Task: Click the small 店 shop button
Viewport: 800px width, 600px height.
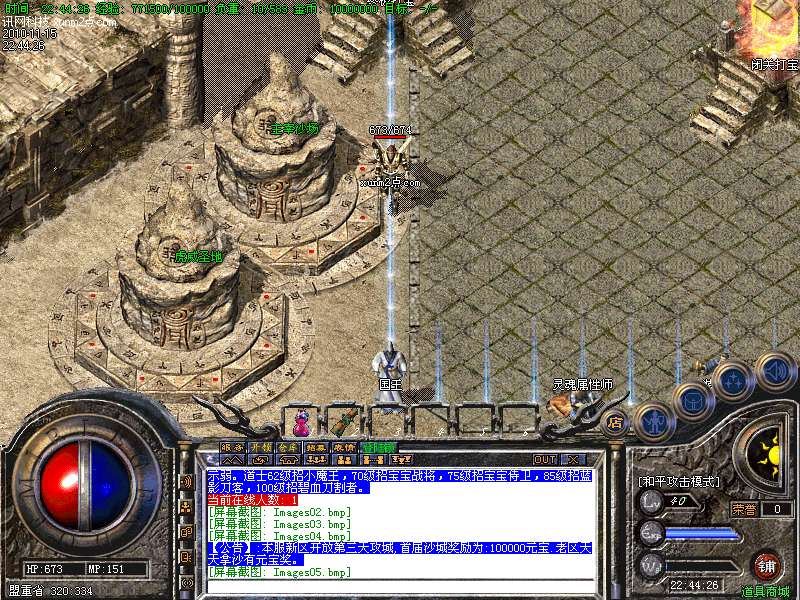Action: [x=614, y=422]
